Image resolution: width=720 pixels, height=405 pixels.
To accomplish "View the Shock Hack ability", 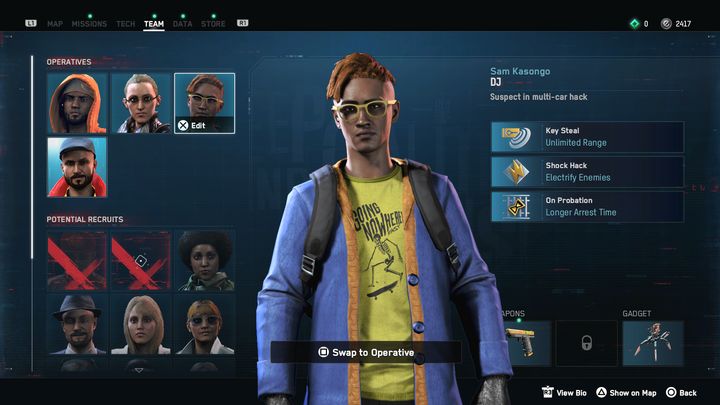I will click(587, 172).
